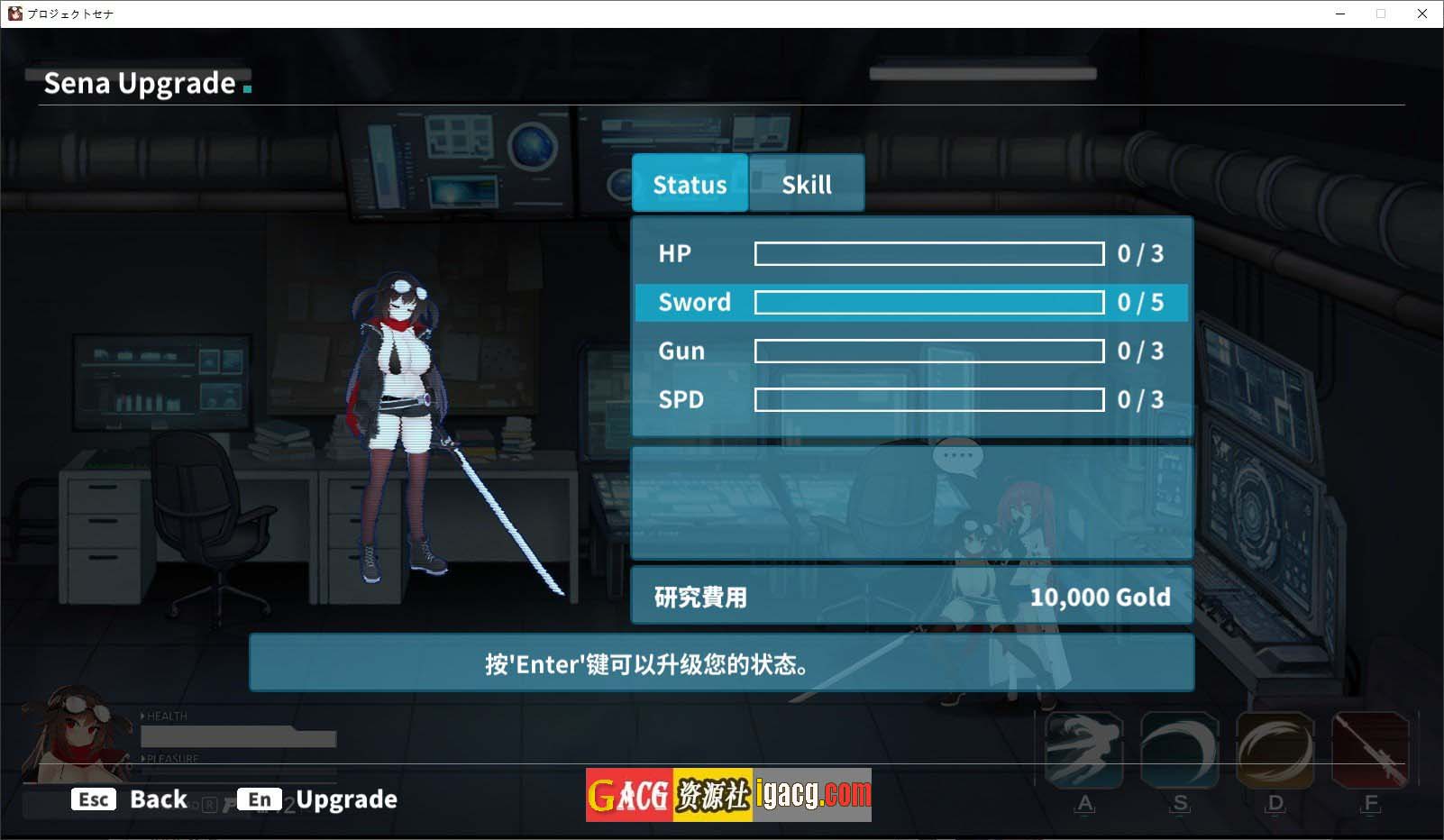Select the Status tab

coord(690,184)
